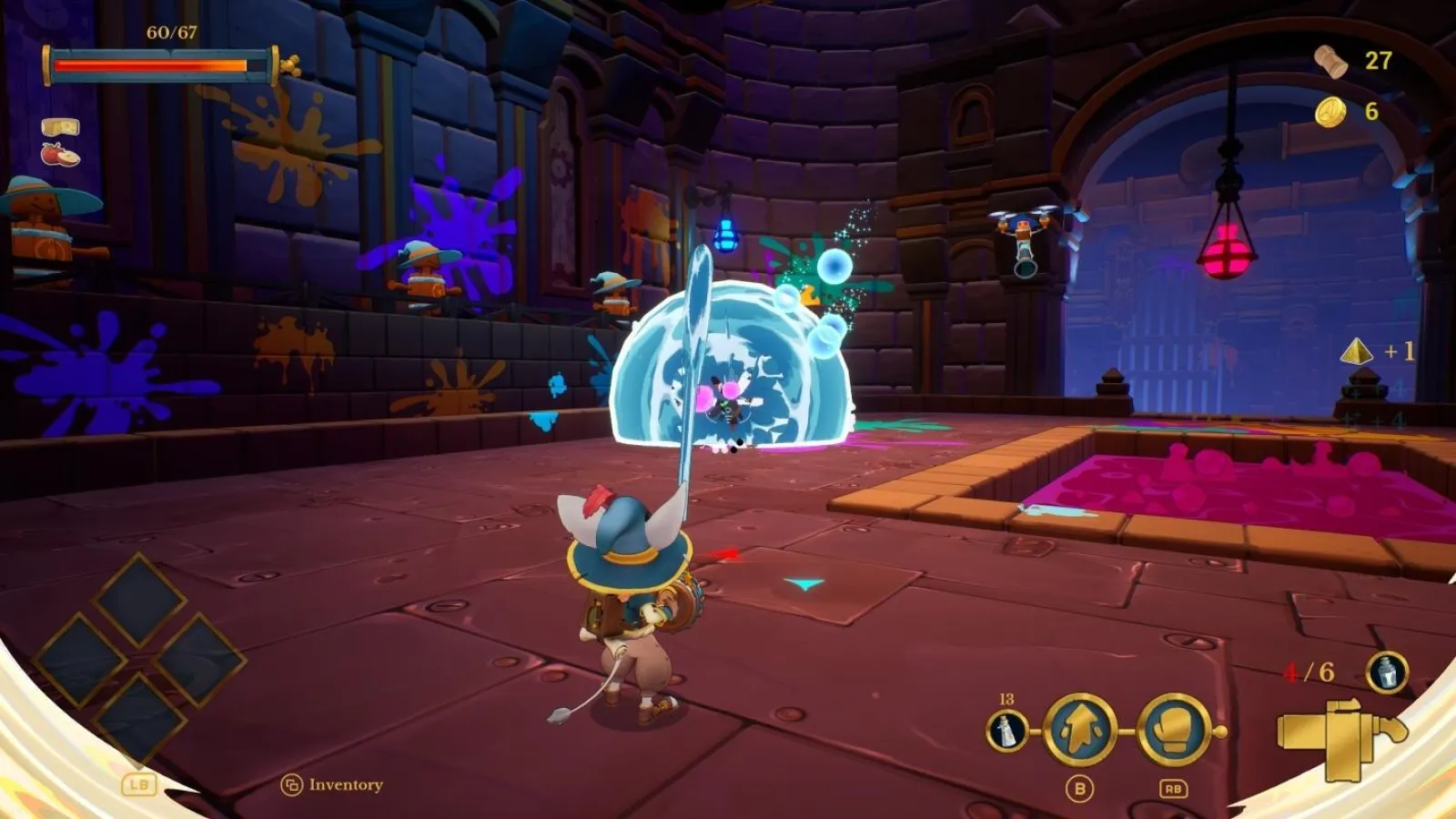1456x819 pixels.
Task: Click the B button prompt under the dodge ability
Action: click(x=1078, y=788)
